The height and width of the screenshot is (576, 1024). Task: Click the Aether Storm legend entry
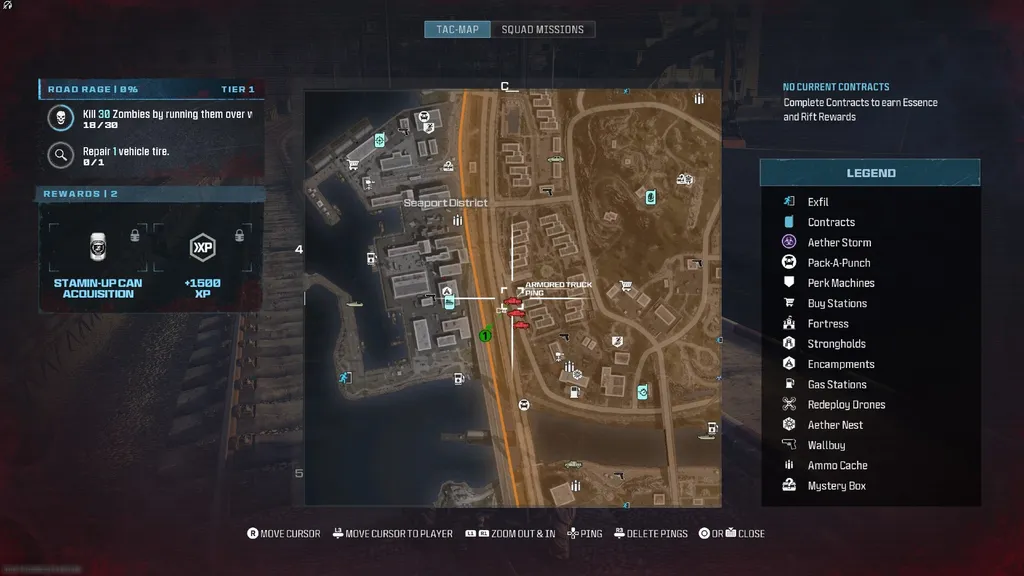839,243
